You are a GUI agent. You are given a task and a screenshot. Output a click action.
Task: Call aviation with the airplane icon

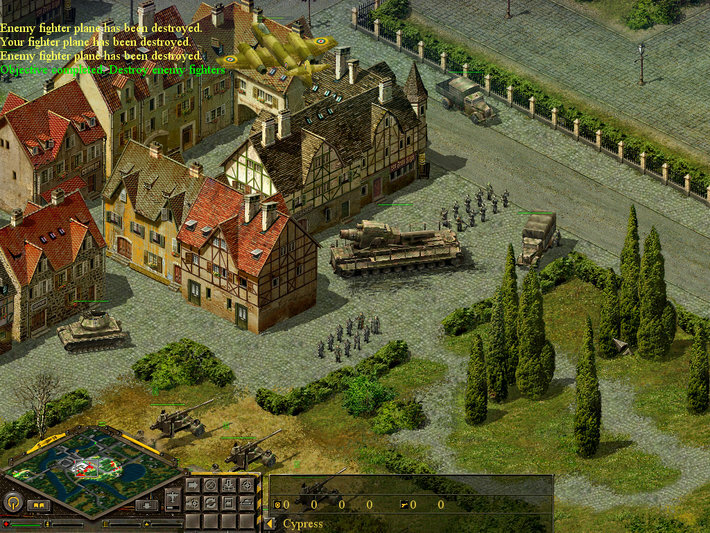[173, 497]
